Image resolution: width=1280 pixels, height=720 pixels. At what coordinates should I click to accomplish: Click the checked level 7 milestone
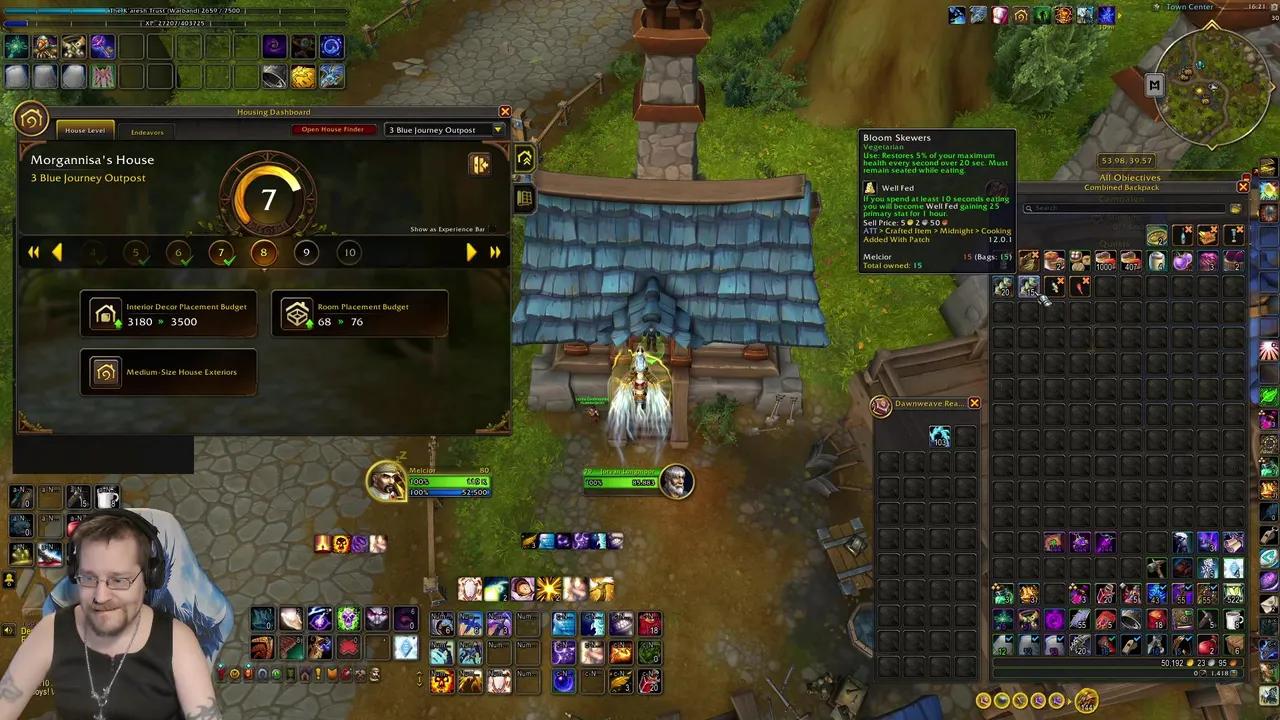click(x=220, y=252)
